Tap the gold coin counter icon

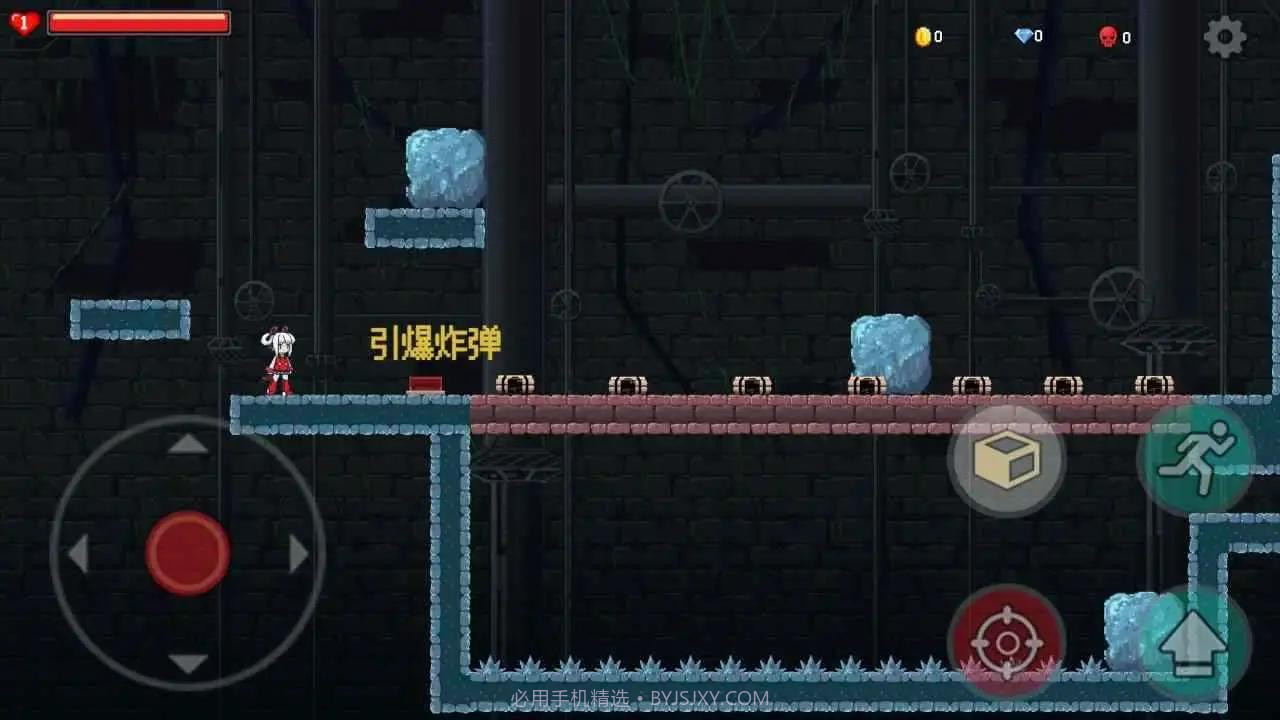tap(924, 36)
